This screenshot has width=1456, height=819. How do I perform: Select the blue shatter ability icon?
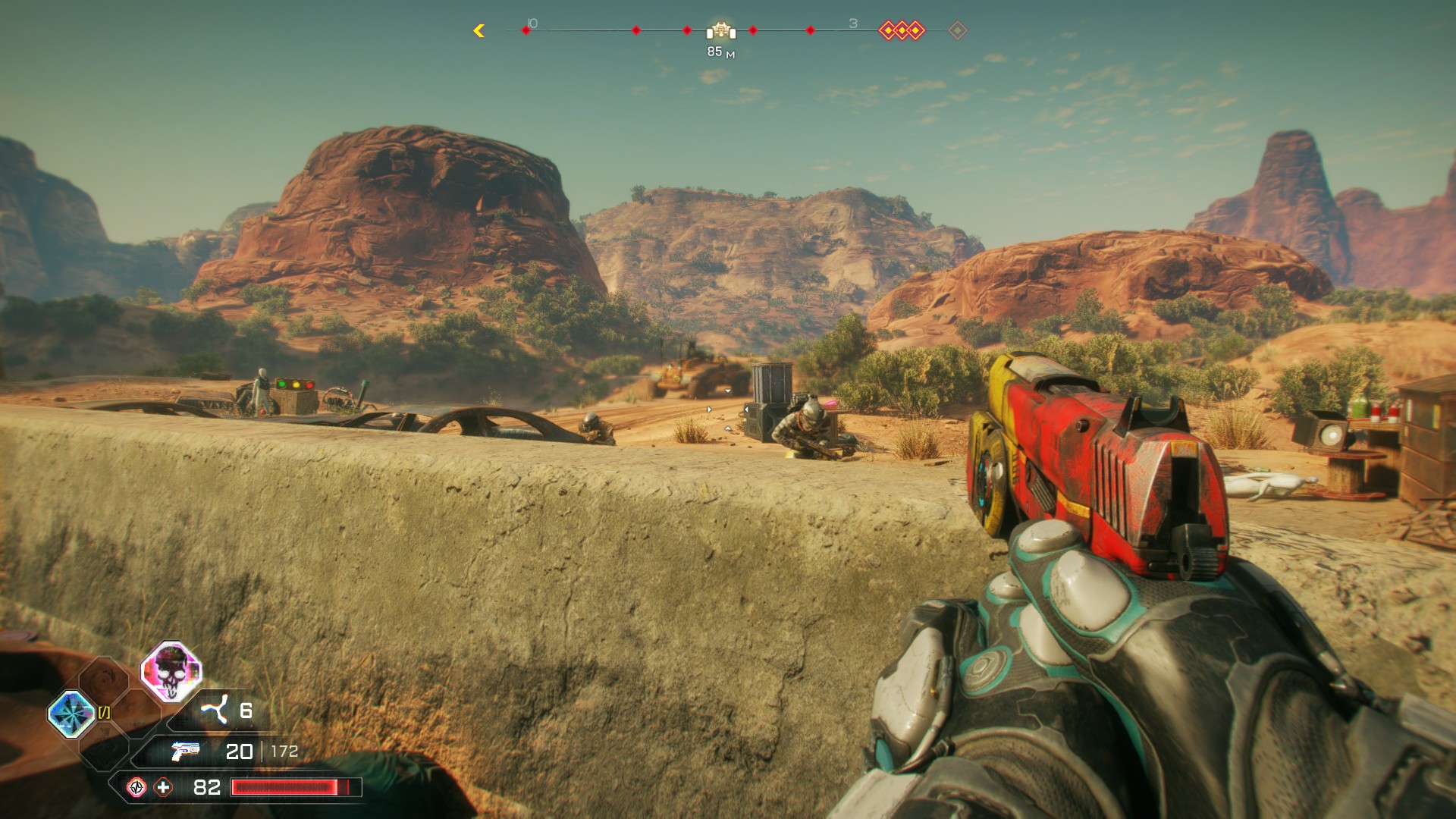[71, 714]
